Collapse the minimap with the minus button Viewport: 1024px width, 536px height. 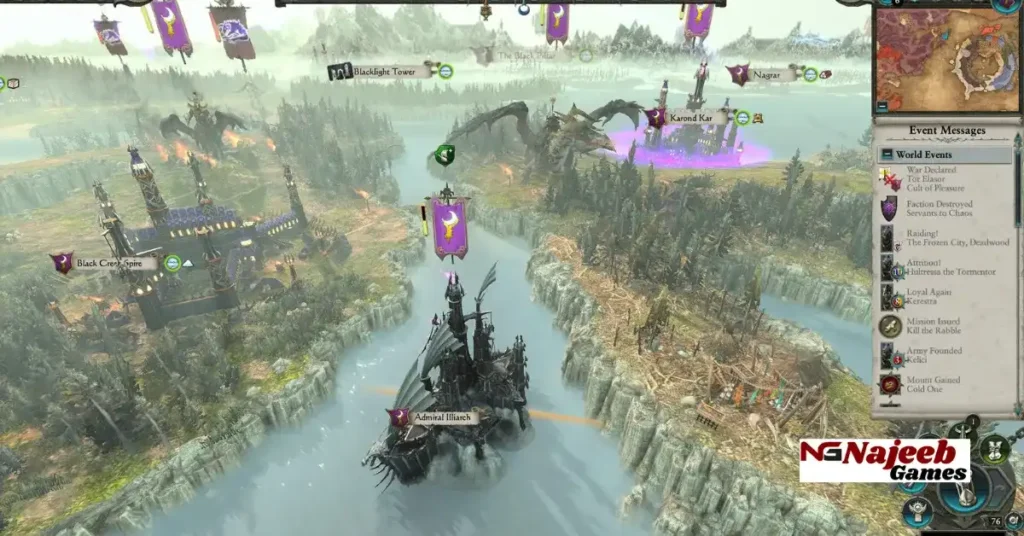[x=881, y=105]
